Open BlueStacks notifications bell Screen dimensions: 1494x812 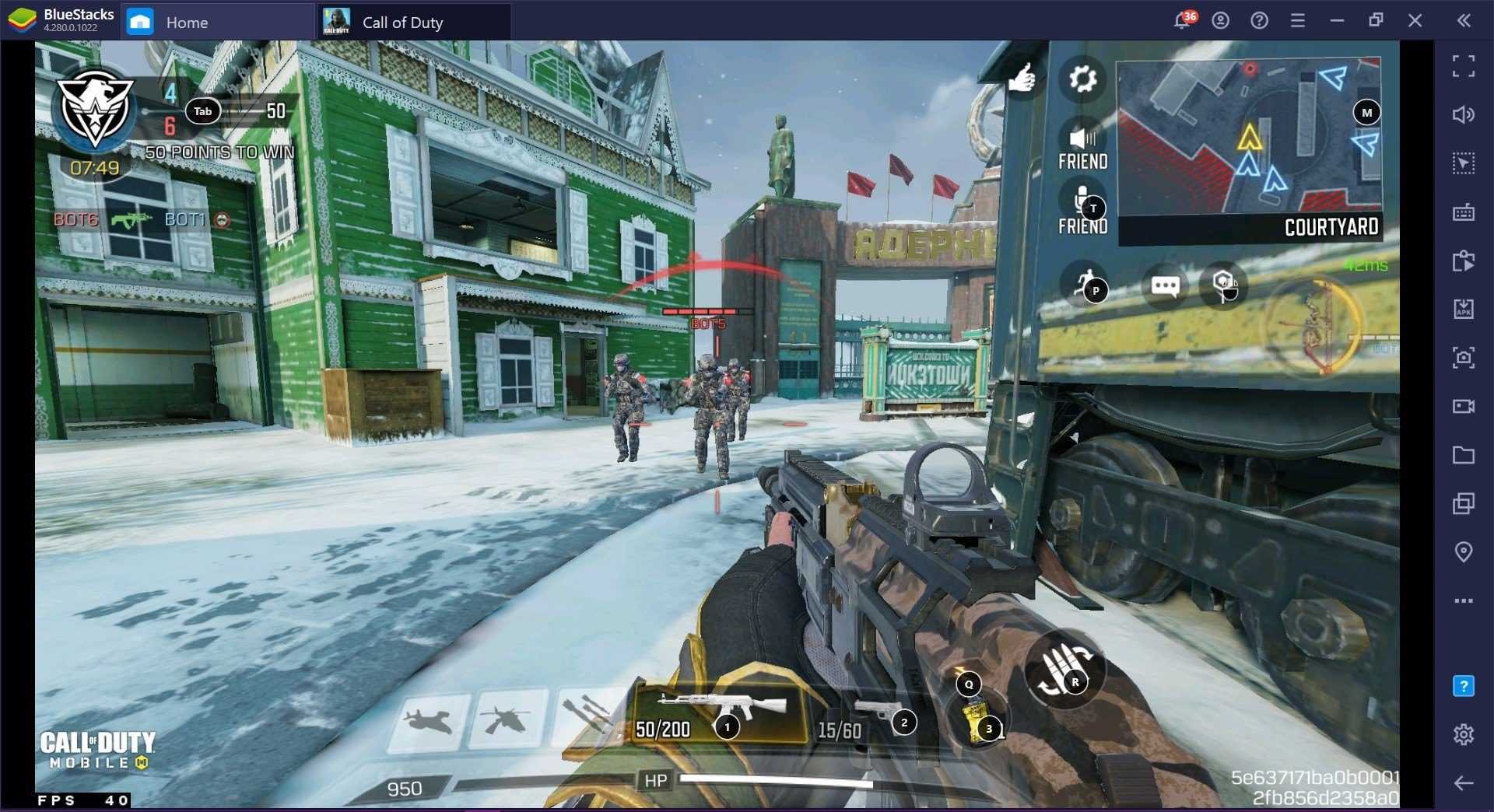coord(1182,21)
